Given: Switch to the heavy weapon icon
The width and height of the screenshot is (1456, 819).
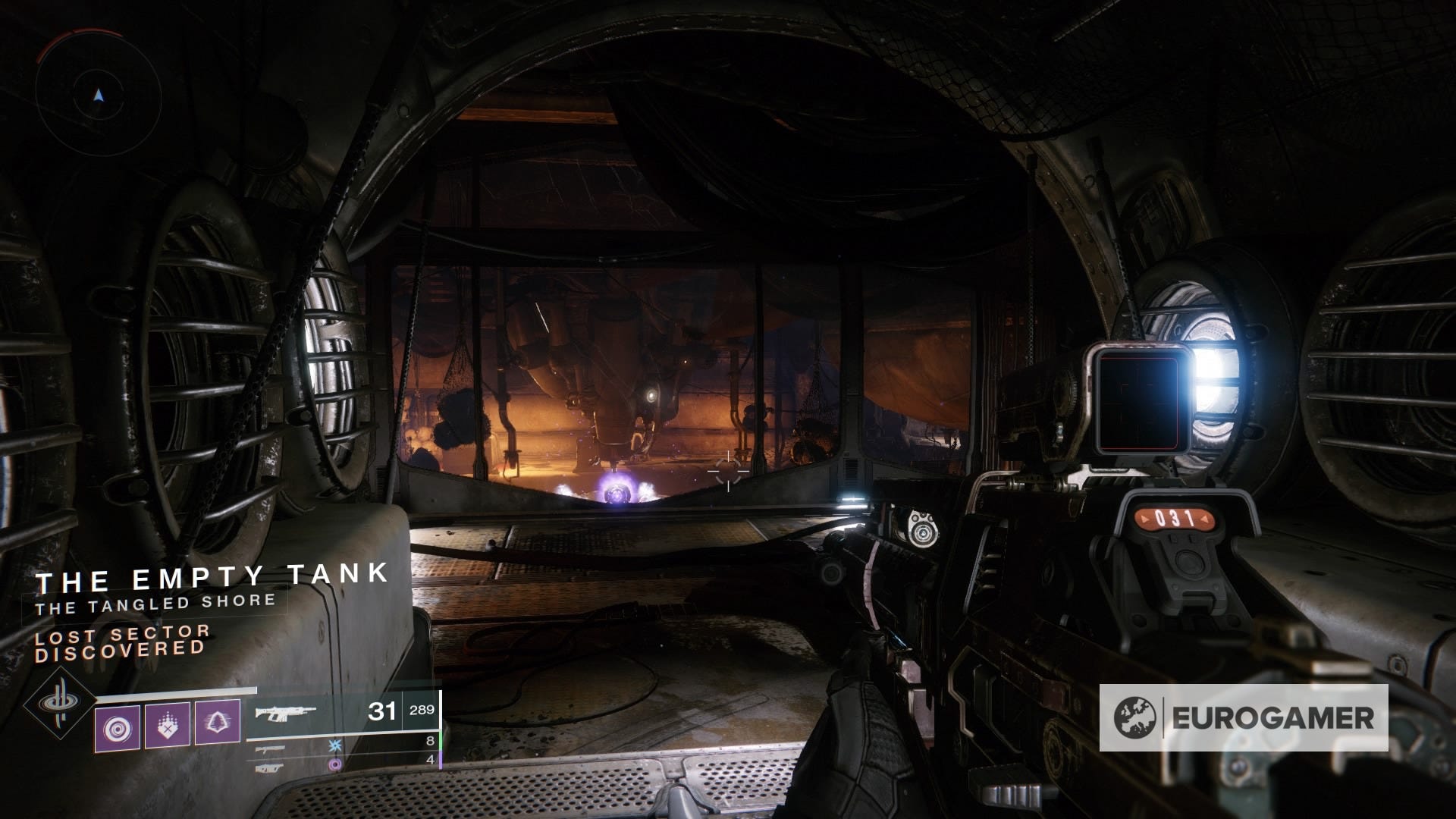Looking at the screenshot, I should 270,767.
